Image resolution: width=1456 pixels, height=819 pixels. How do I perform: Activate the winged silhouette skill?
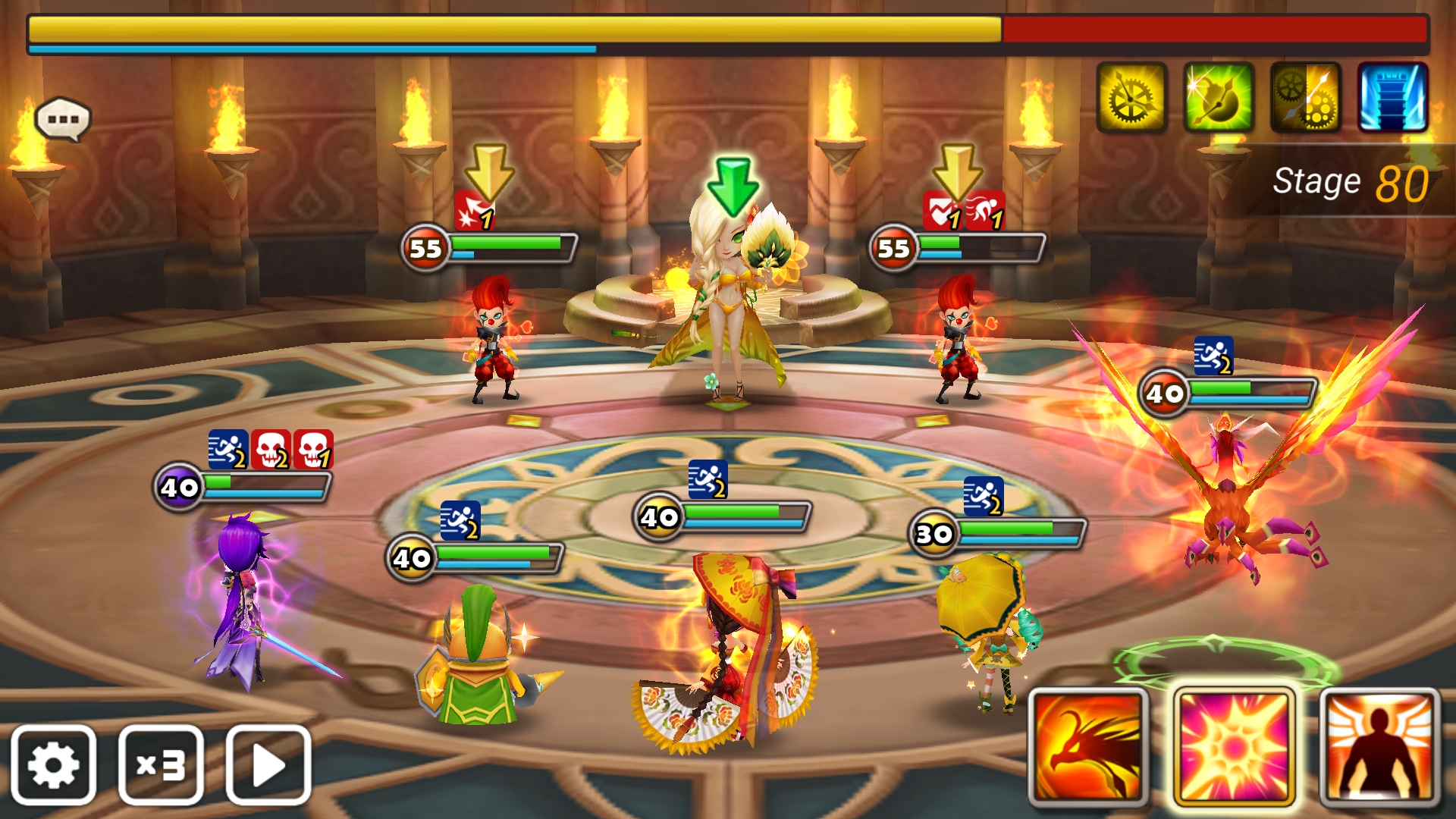1379,747
